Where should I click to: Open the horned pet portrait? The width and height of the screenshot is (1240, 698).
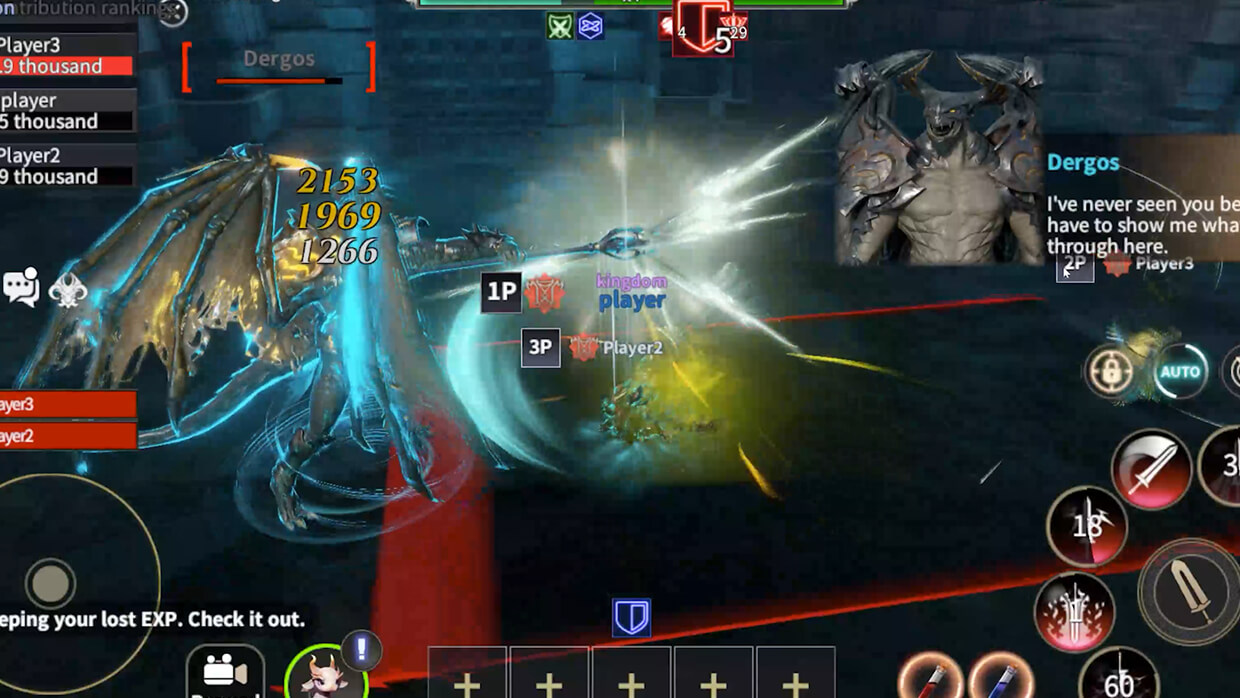(x=326, y=673)
